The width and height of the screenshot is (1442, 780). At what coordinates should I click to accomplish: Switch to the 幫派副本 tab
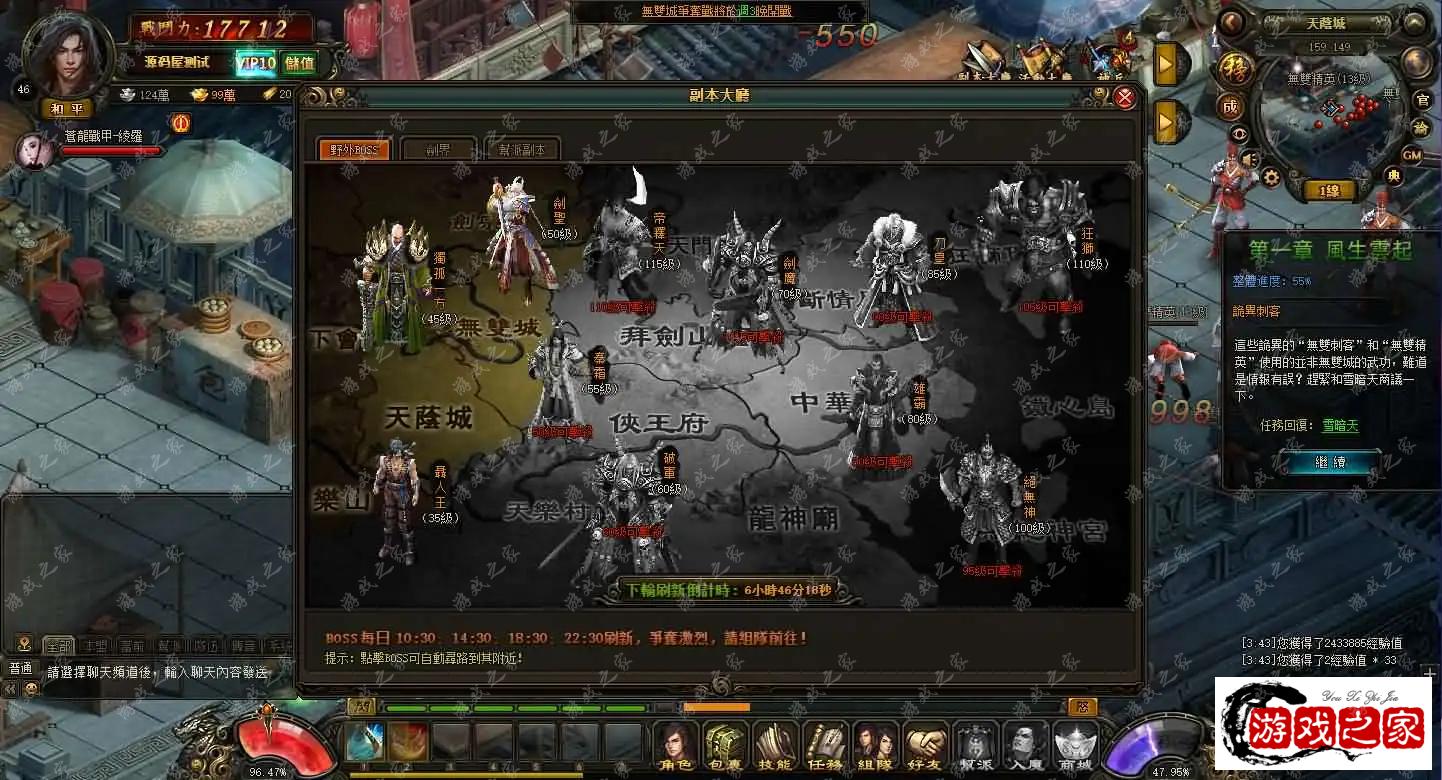[521, 150]
